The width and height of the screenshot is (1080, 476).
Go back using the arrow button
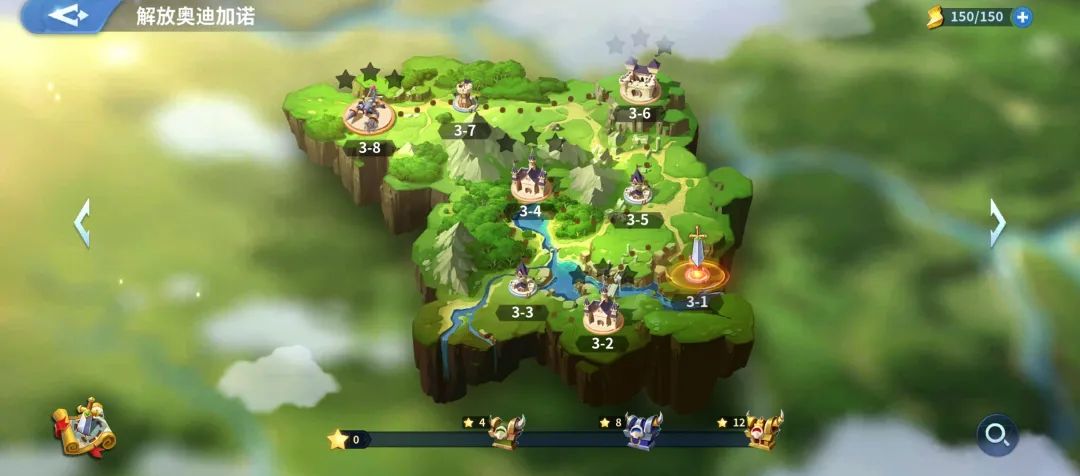point(68,15)
